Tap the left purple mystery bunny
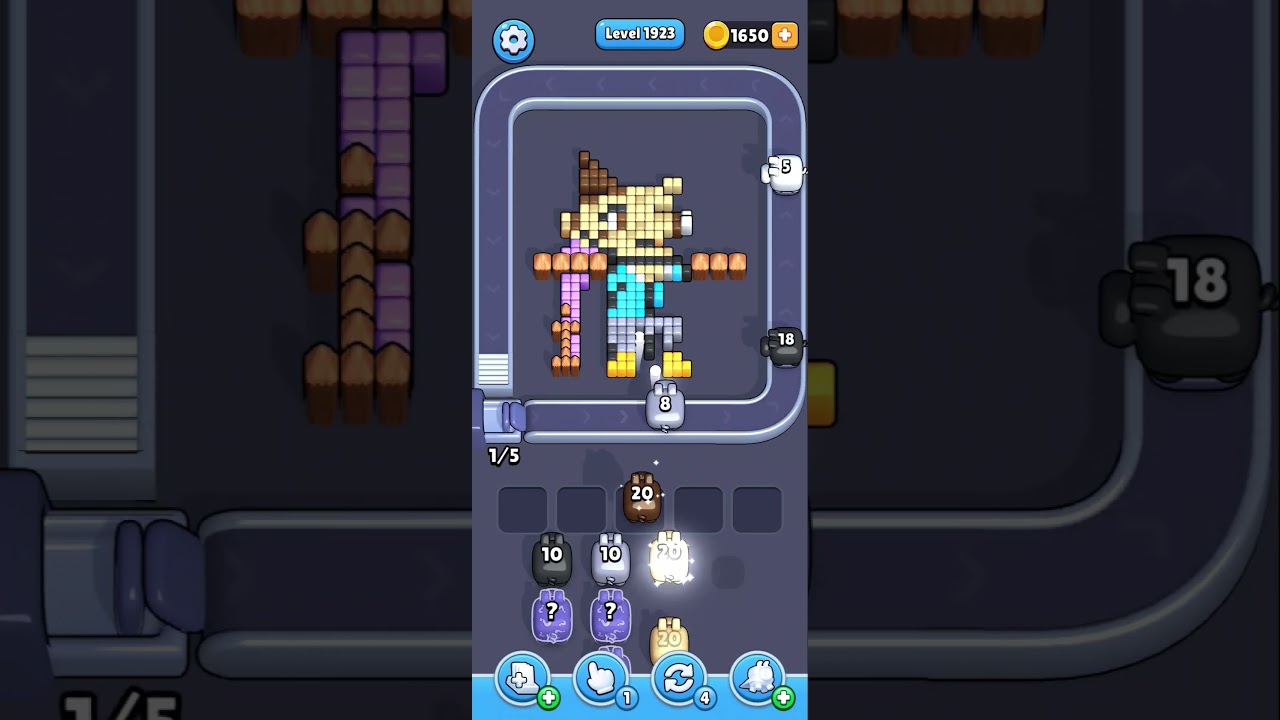 pos(551,614)
